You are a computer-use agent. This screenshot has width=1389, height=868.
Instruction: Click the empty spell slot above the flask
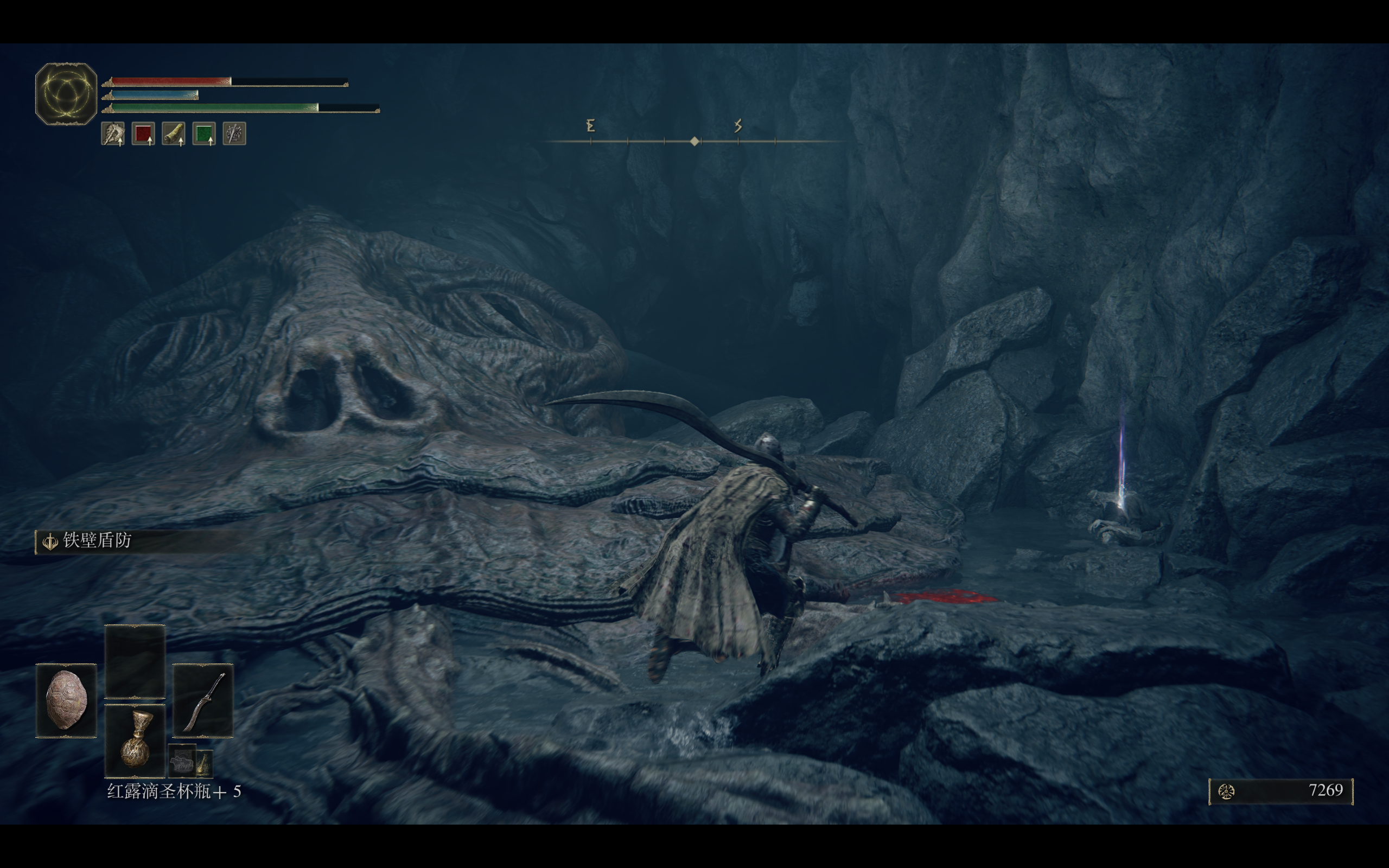click(x=135, y=661)
